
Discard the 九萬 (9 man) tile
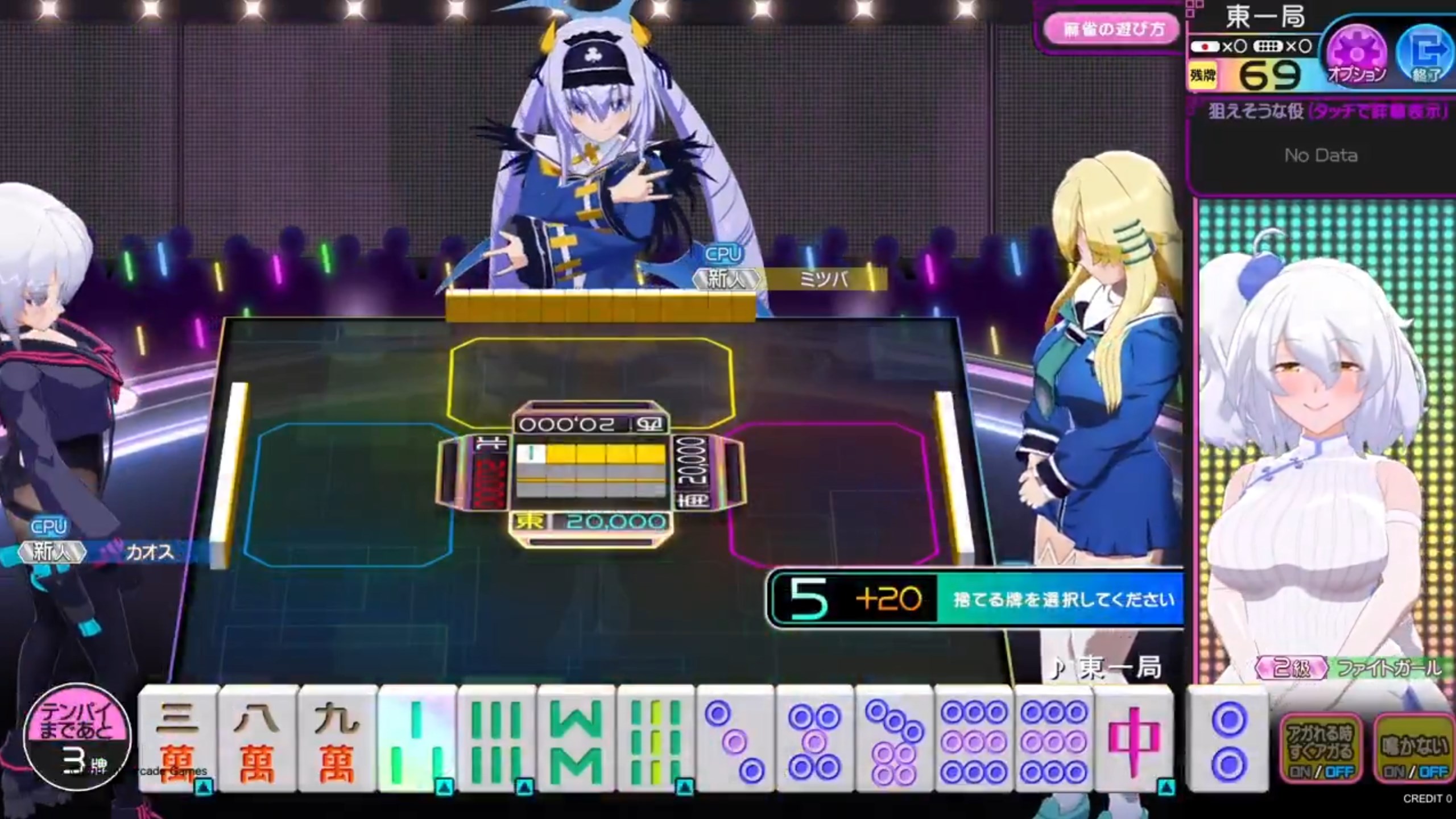(x=337, y=739)
